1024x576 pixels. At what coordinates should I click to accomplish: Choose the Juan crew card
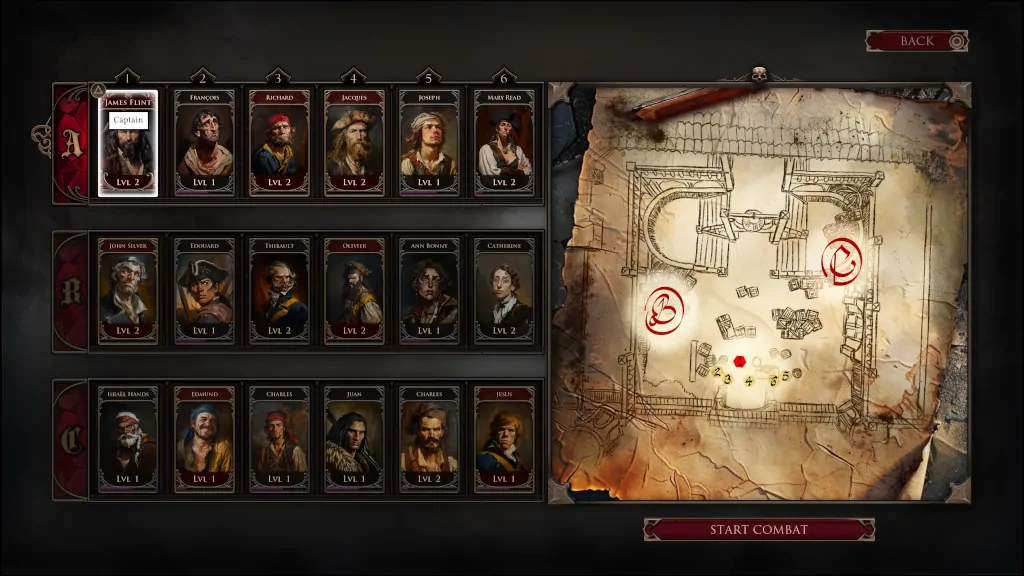[x=354, y=439]
